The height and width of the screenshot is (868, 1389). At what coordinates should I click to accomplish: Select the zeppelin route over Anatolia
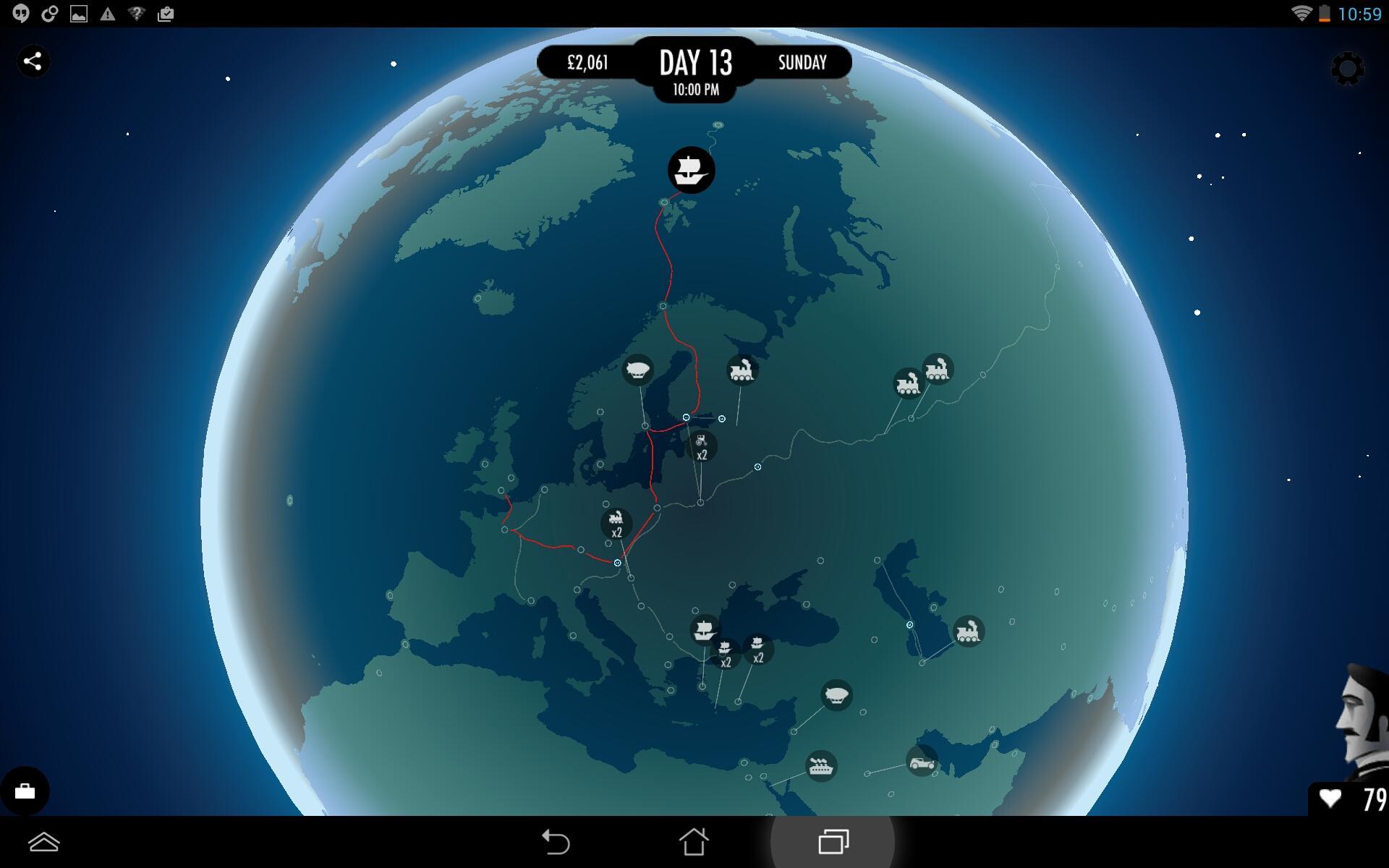[x=836, y=695]
